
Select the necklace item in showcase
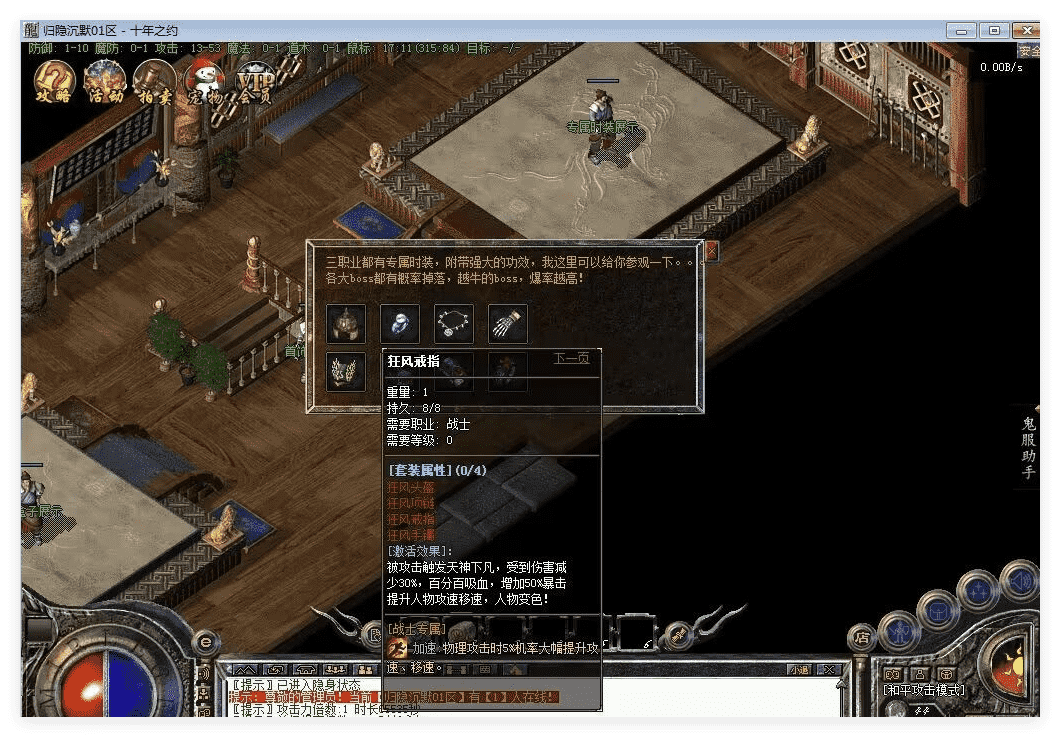(x=454, y=324)
